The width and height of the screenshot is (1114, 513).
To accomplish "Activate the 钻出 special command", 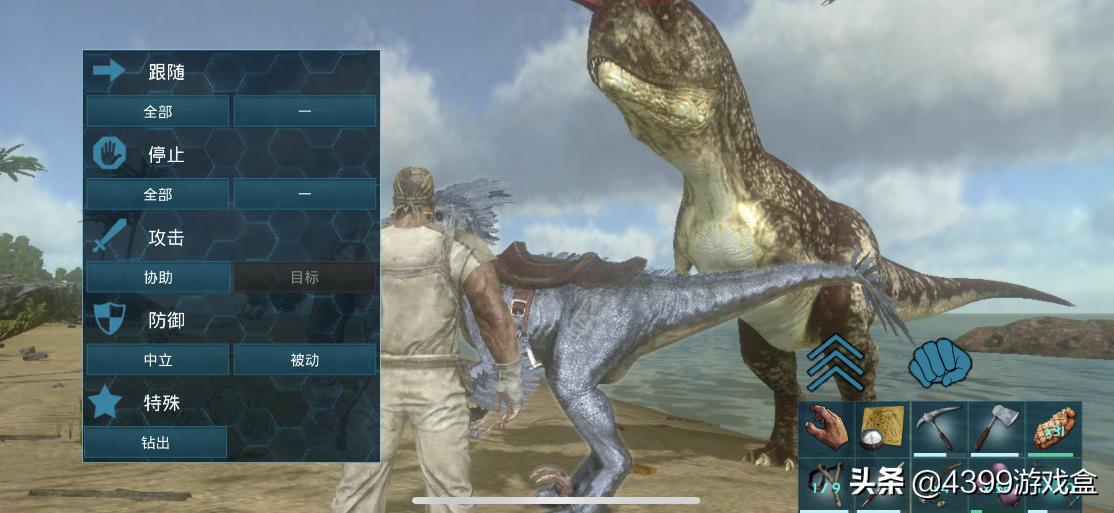I will 155,443.
